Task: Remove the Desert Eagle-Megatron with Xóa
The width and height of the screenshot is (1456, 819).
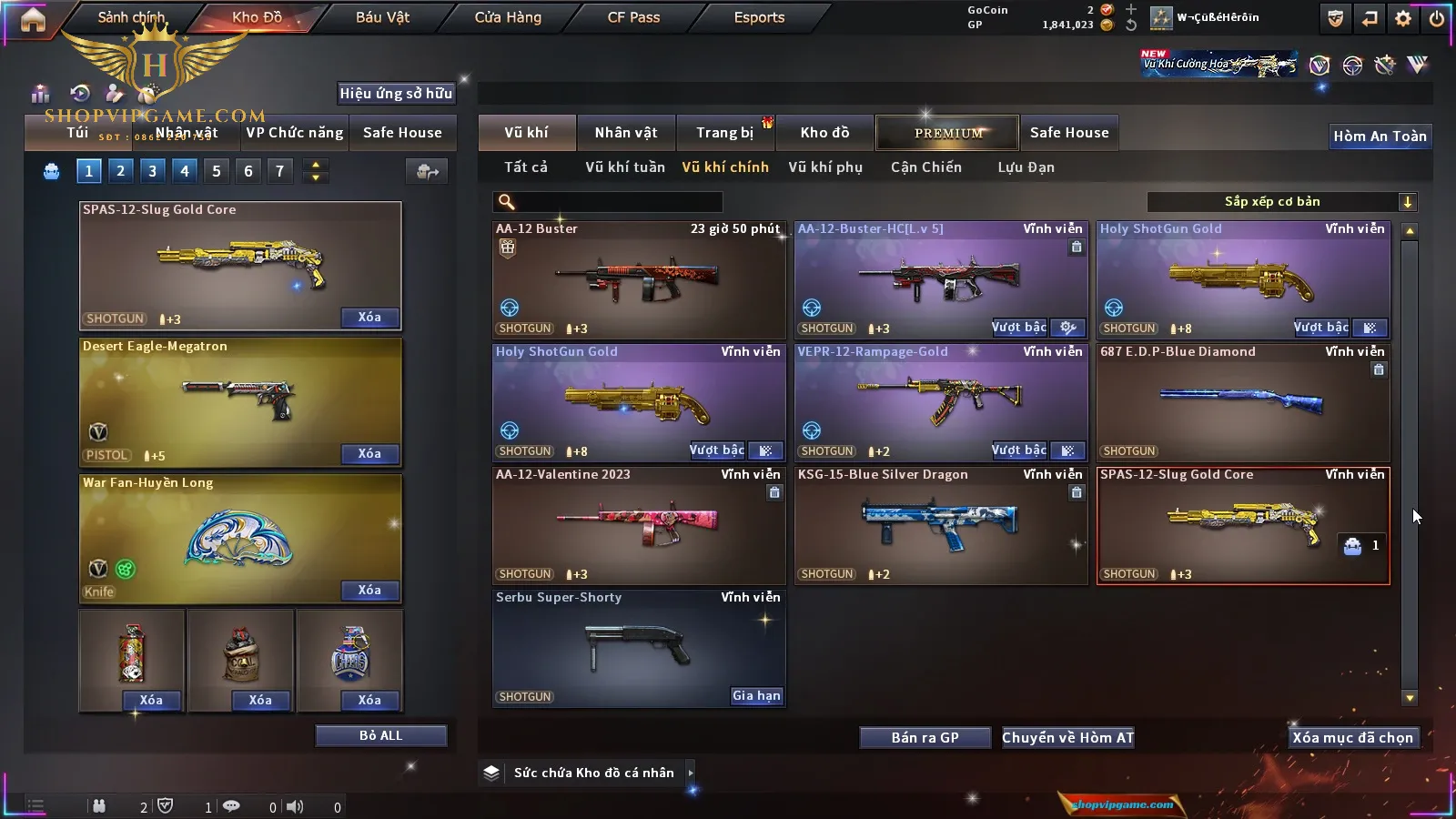Action: 369,454
